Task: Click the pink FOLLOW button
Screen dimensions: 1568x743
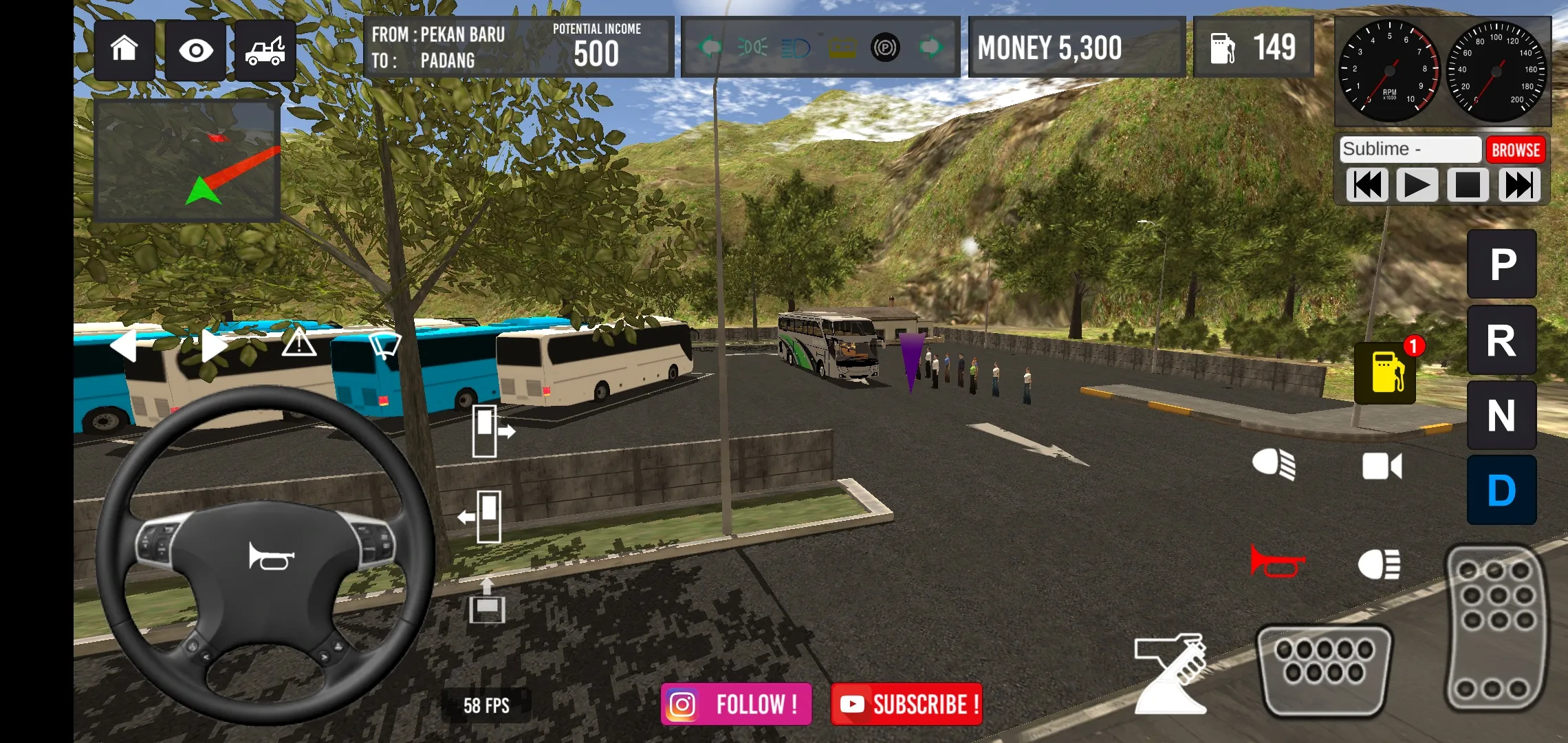Action: tap(736, 703)
